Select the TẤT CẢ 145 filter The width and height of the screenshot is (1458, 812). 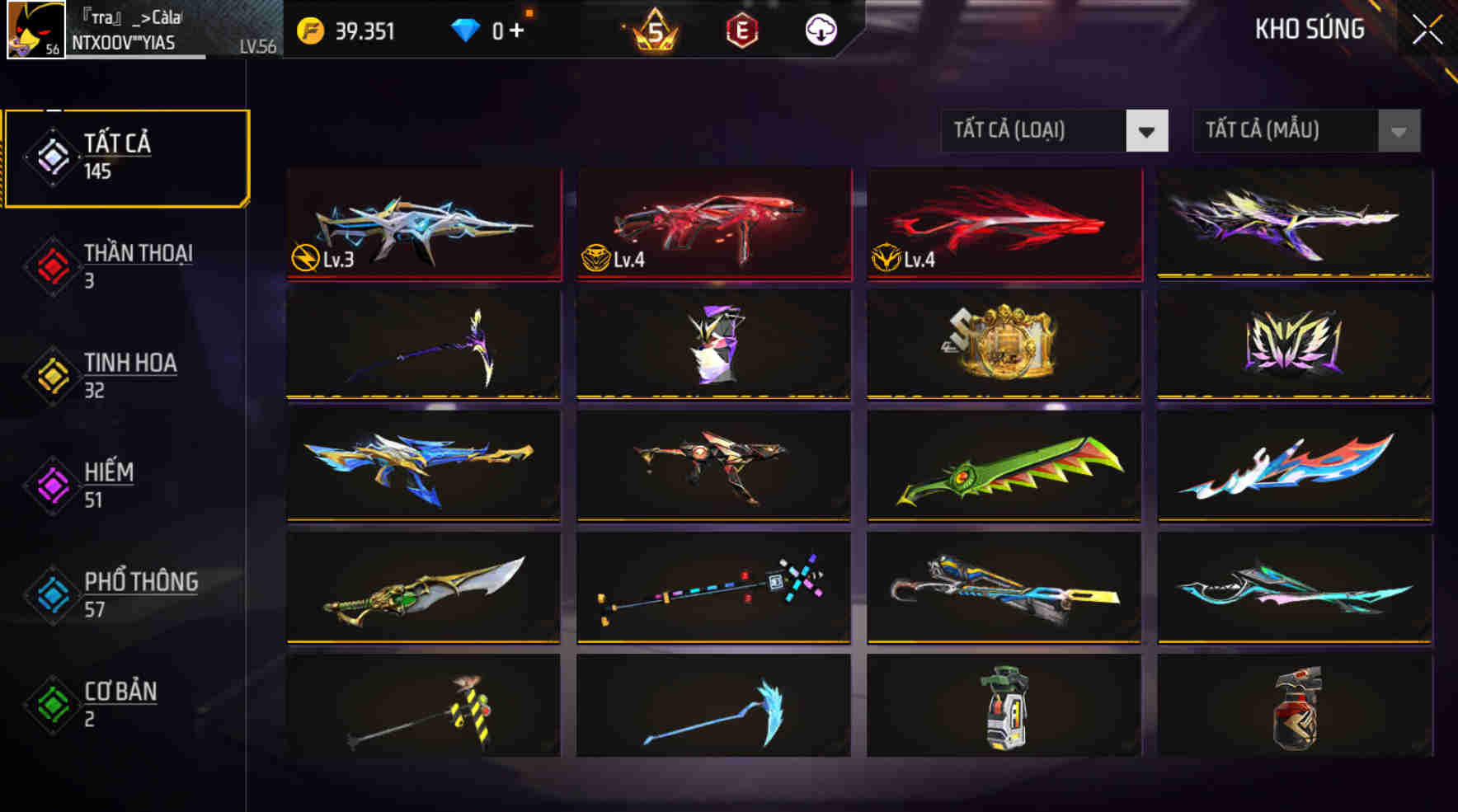click(x=125, y=155)
